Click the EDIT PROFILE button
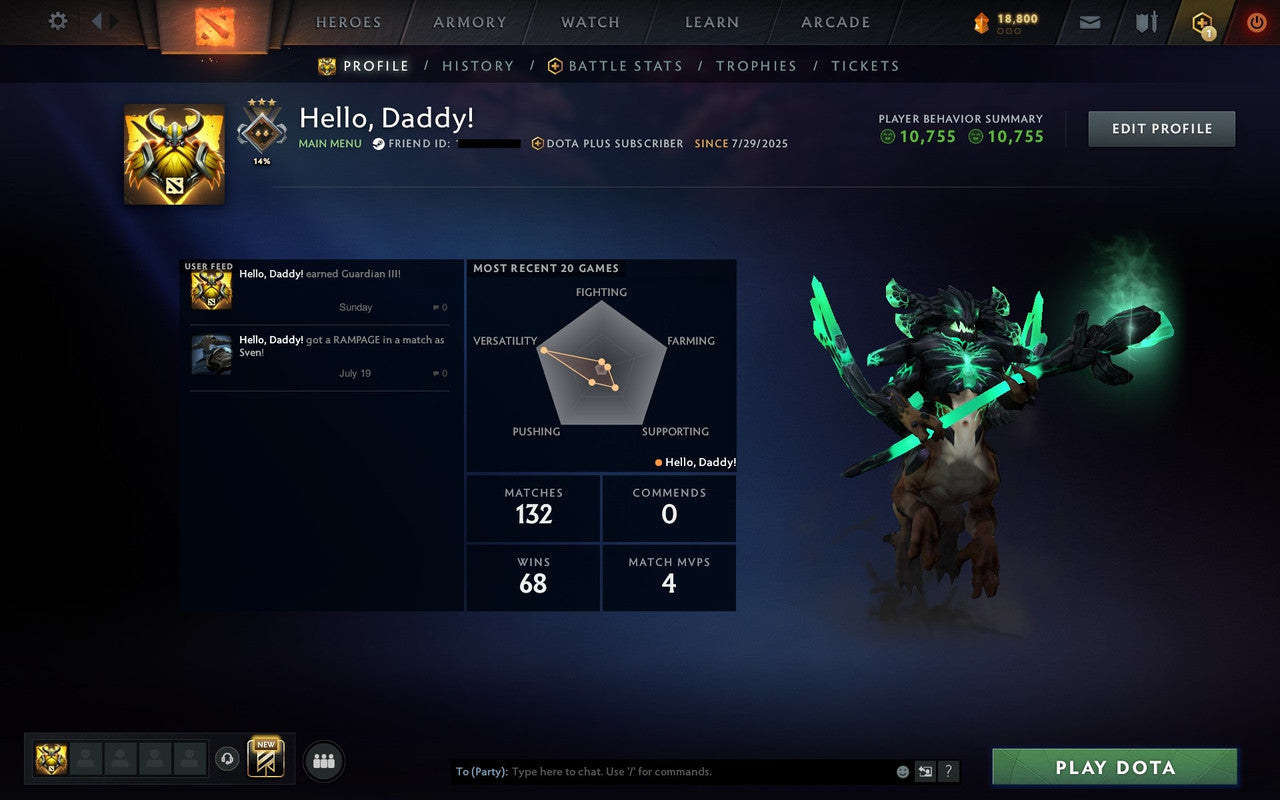 (1161, 128)
